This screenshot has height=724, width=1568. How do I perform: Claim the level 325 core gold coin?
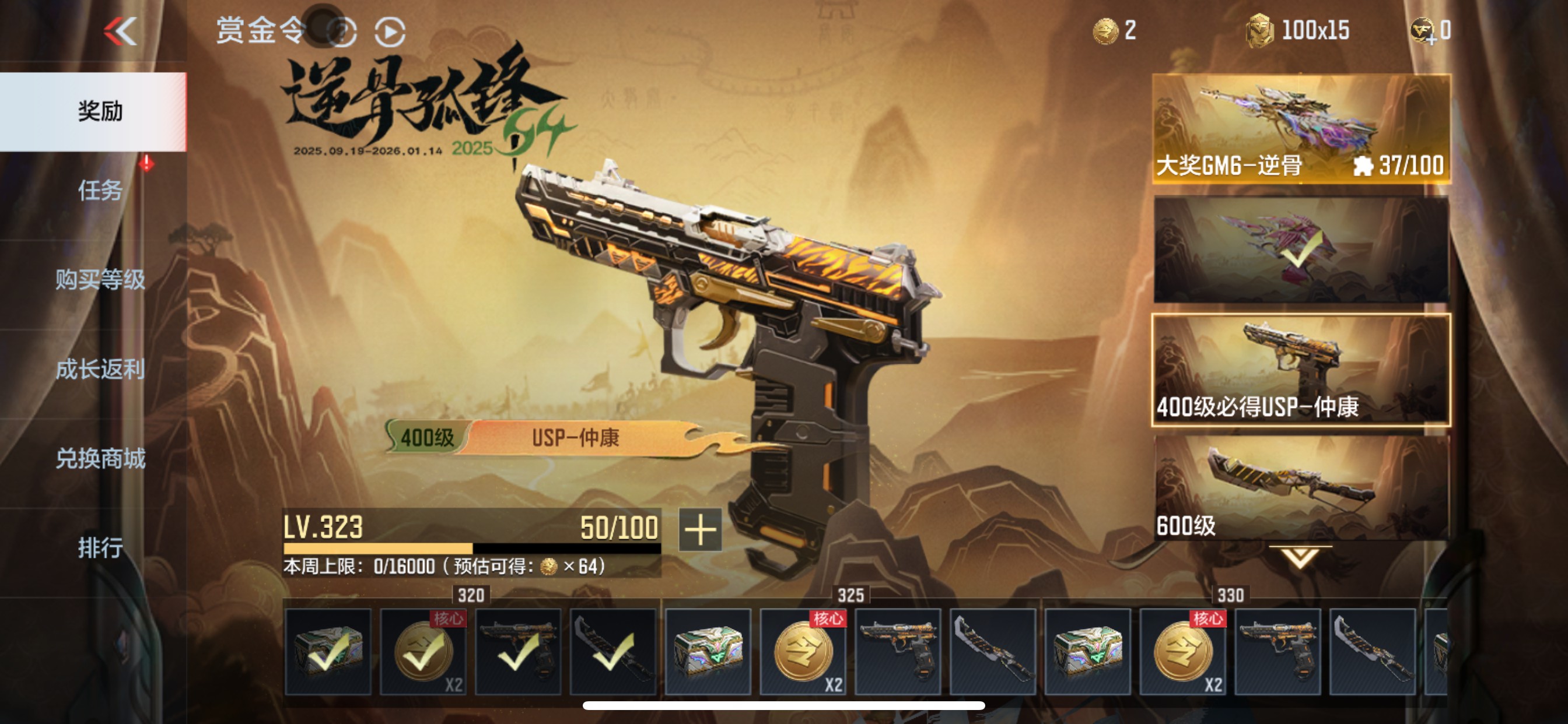tap(802, 652)
